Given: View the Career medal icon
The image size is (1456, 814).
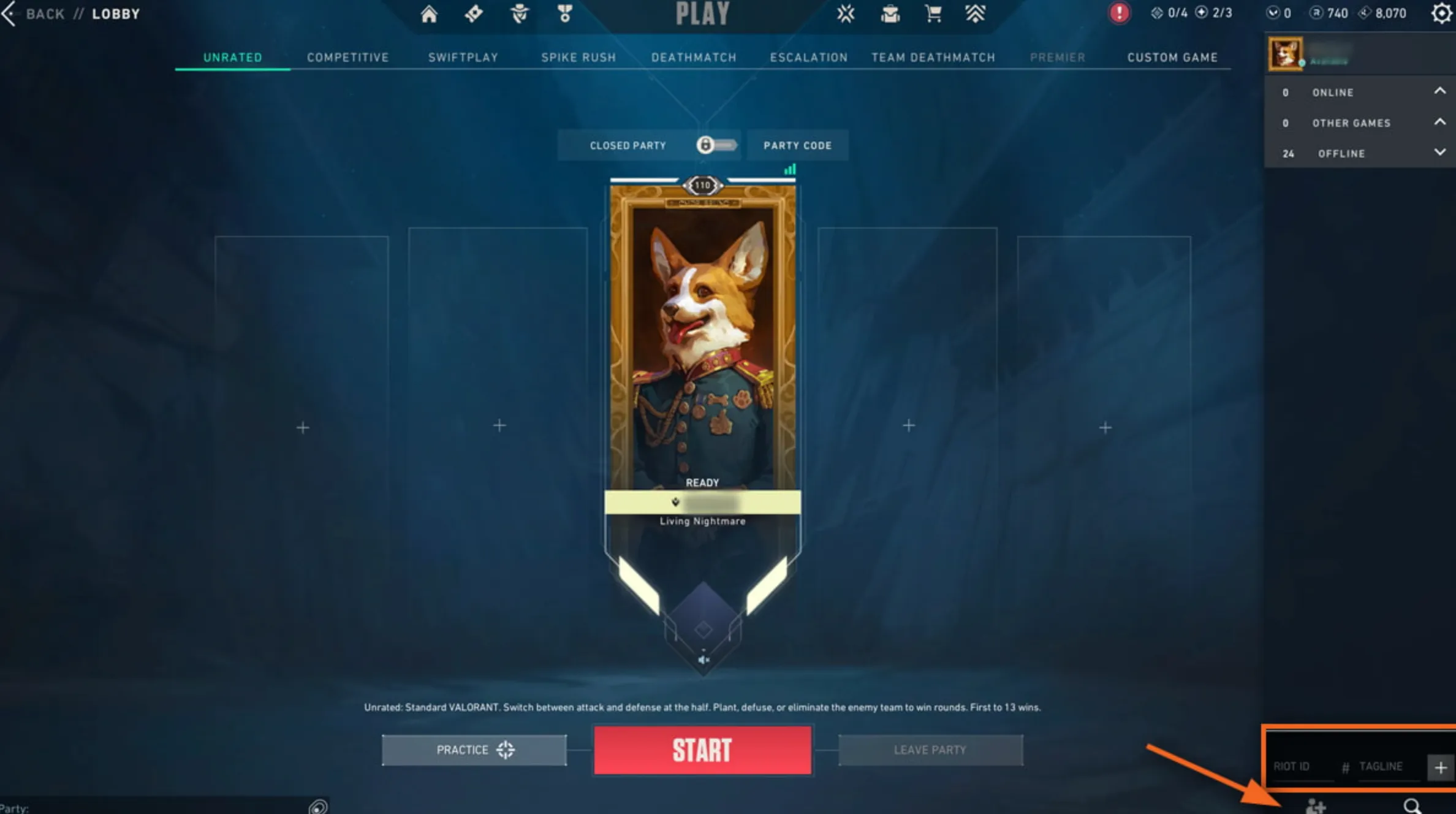Looking at the screenshot, I should 565,13.
